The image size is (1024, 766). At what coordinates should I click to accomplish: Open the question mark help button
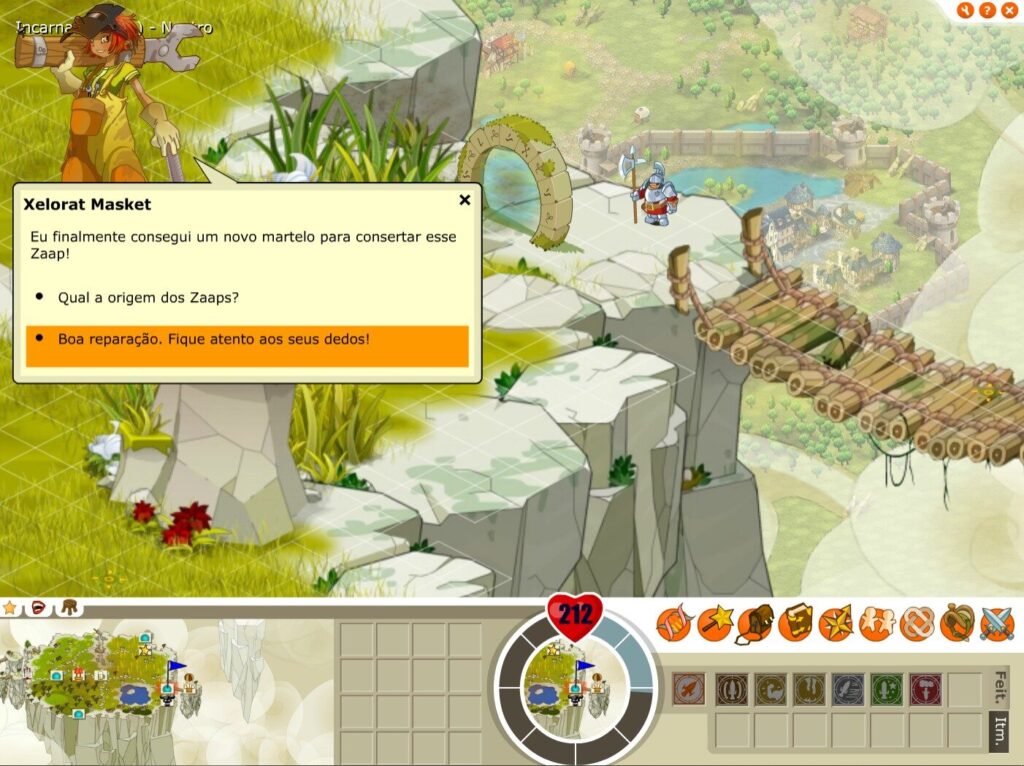coord(987,11)
